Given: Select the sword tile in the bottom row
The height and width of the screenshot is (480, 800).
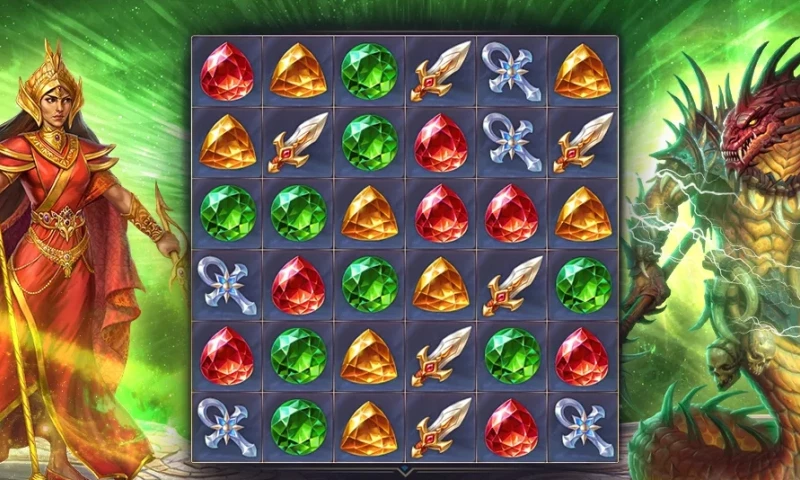Looking at the screenshot, I should pyautogui.click(x=441, y=427).
